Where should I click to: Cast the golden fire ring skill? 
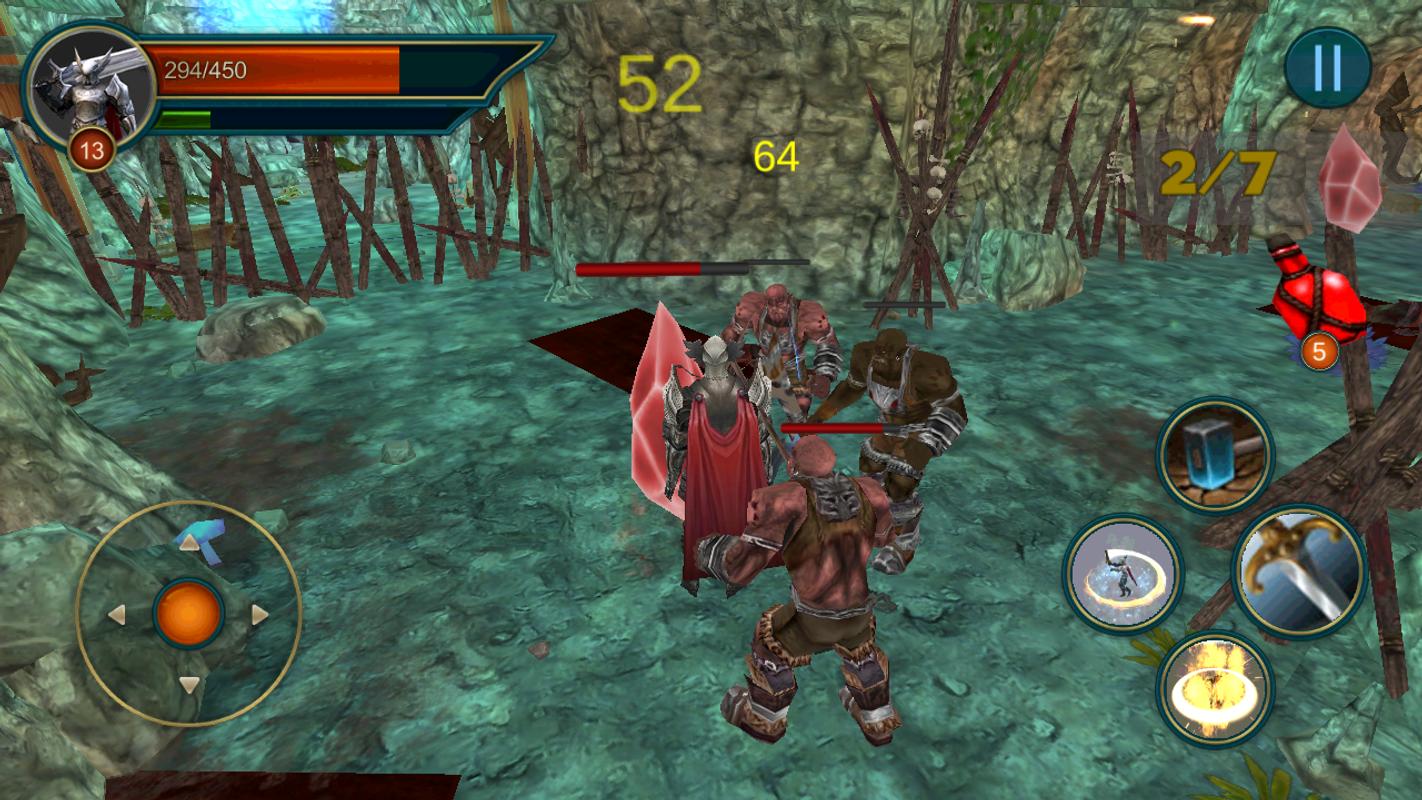pos(1215,688)
